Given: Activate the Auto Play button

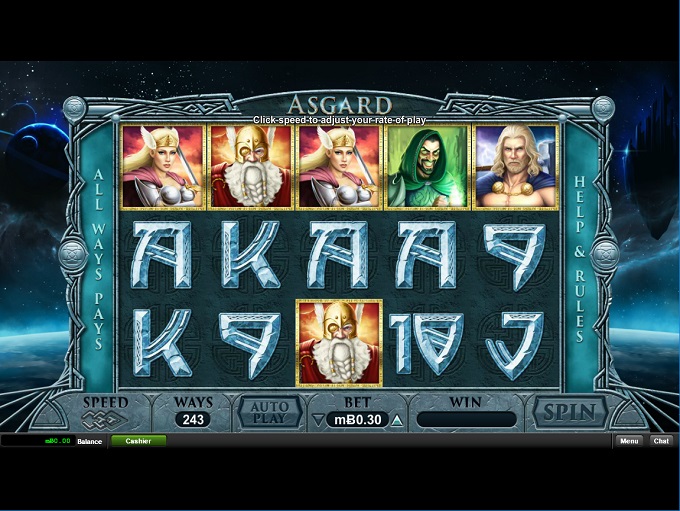Looking at the screenshot, I should point(269,411).
